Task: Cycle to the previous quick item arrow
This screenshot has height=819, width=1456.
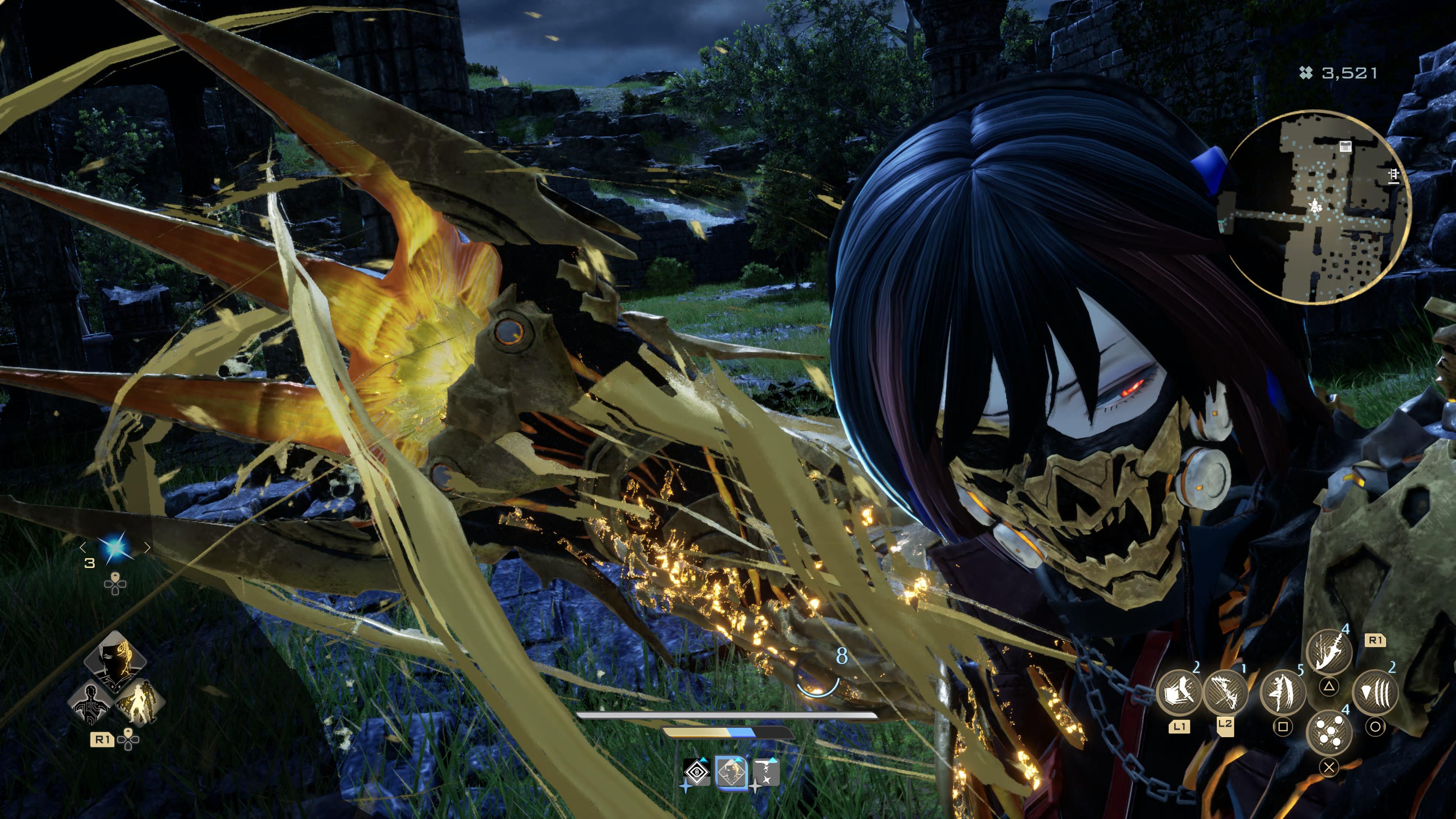Action: coord(83,547)
